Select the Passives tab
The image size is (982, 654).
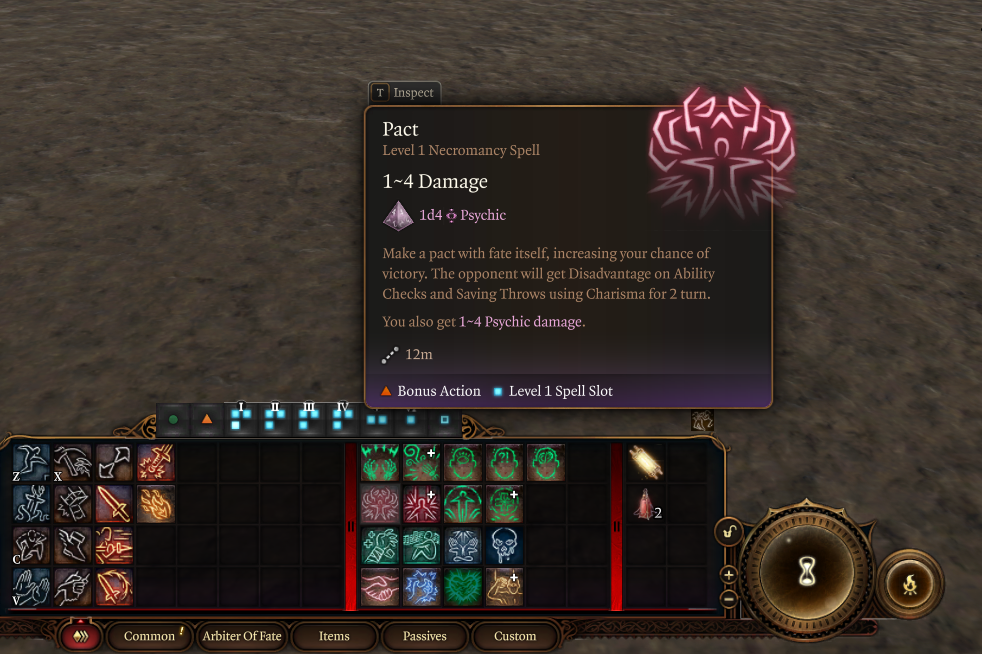[424, 636]
